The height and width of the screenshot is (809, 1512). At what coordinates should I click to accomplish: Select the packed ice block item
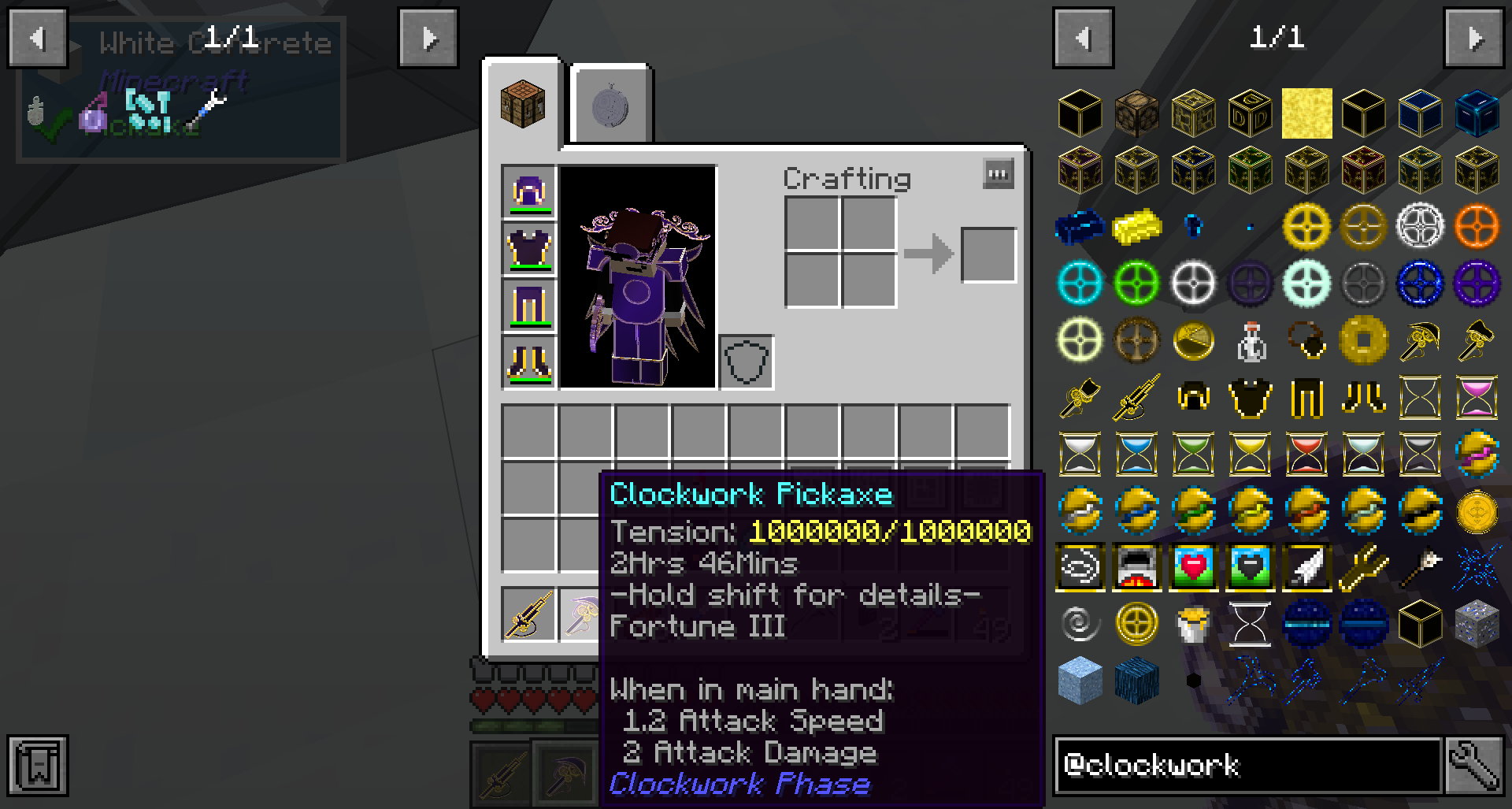1080,681
